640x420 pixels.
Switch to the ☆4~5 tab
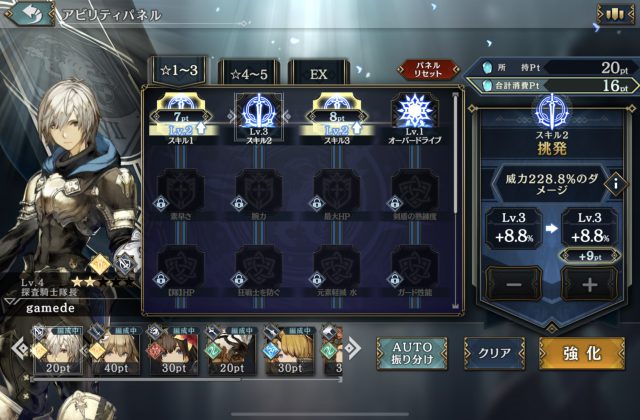[249, 73]
